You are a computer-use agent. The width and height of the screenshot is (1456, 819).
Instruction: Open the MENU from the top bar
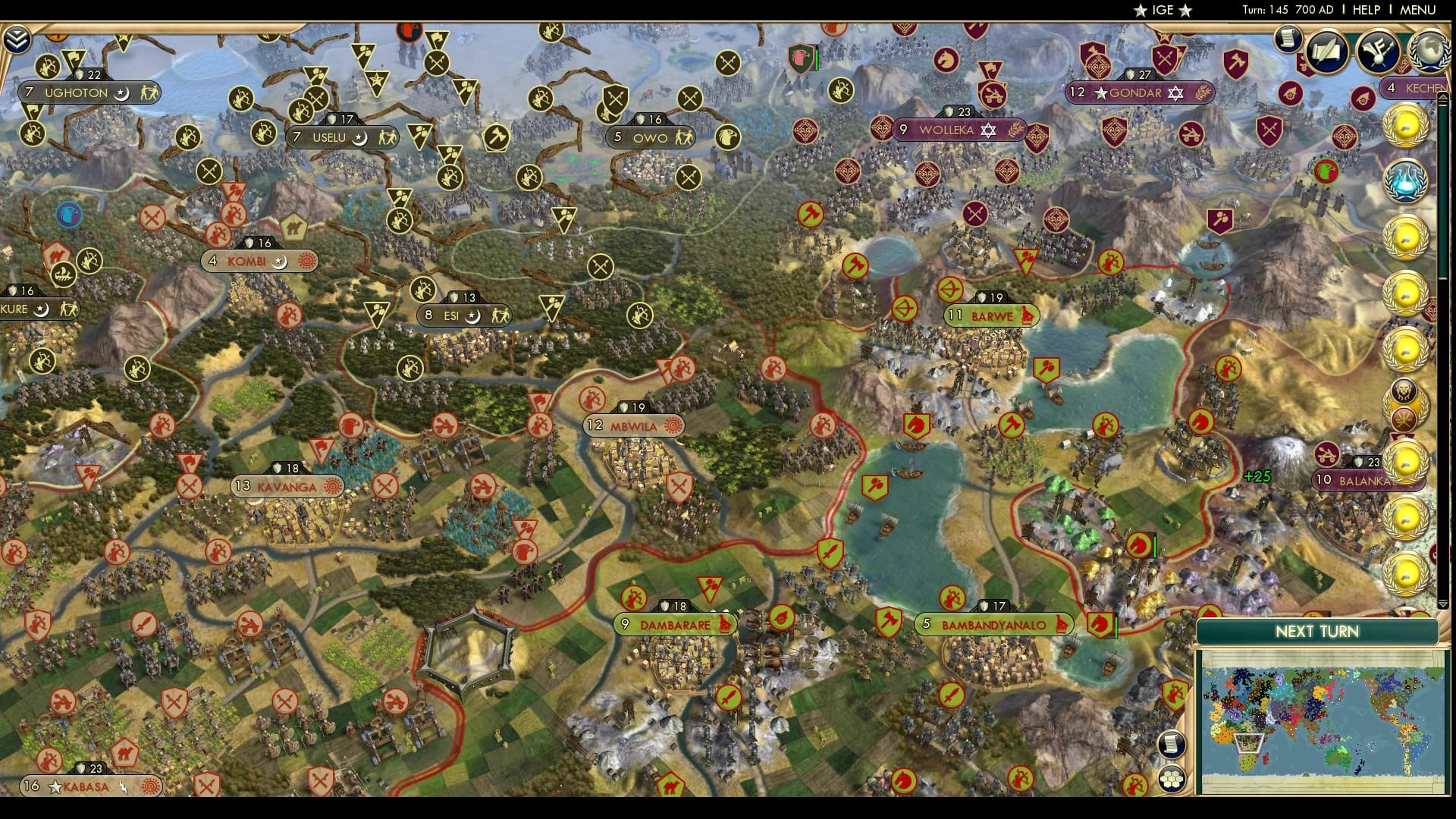(x=1420, y=11)
